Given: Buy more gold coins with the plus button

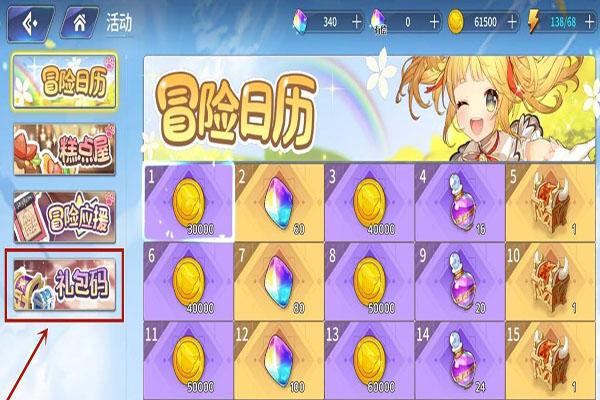Looking at the screenshot, I should pos(515,19).
